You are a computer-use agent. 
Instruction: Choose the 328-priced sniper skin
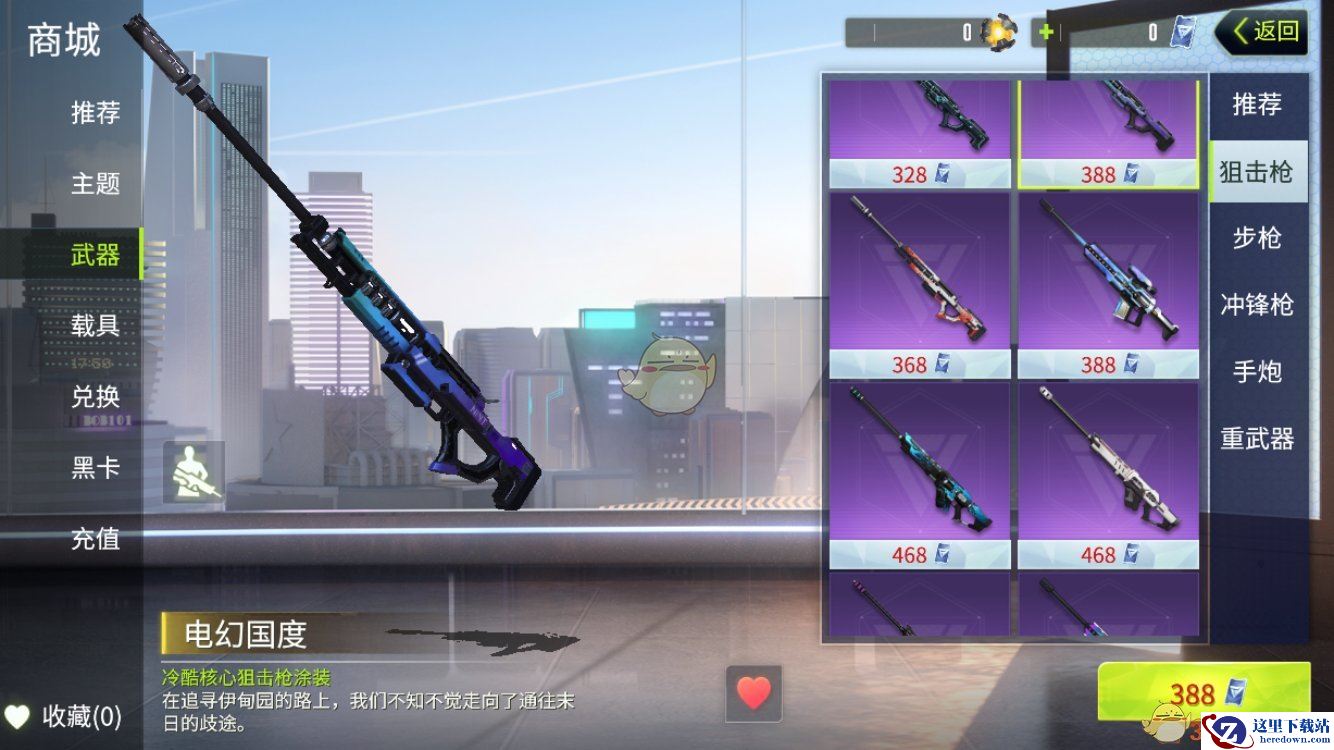click(920, 132)
